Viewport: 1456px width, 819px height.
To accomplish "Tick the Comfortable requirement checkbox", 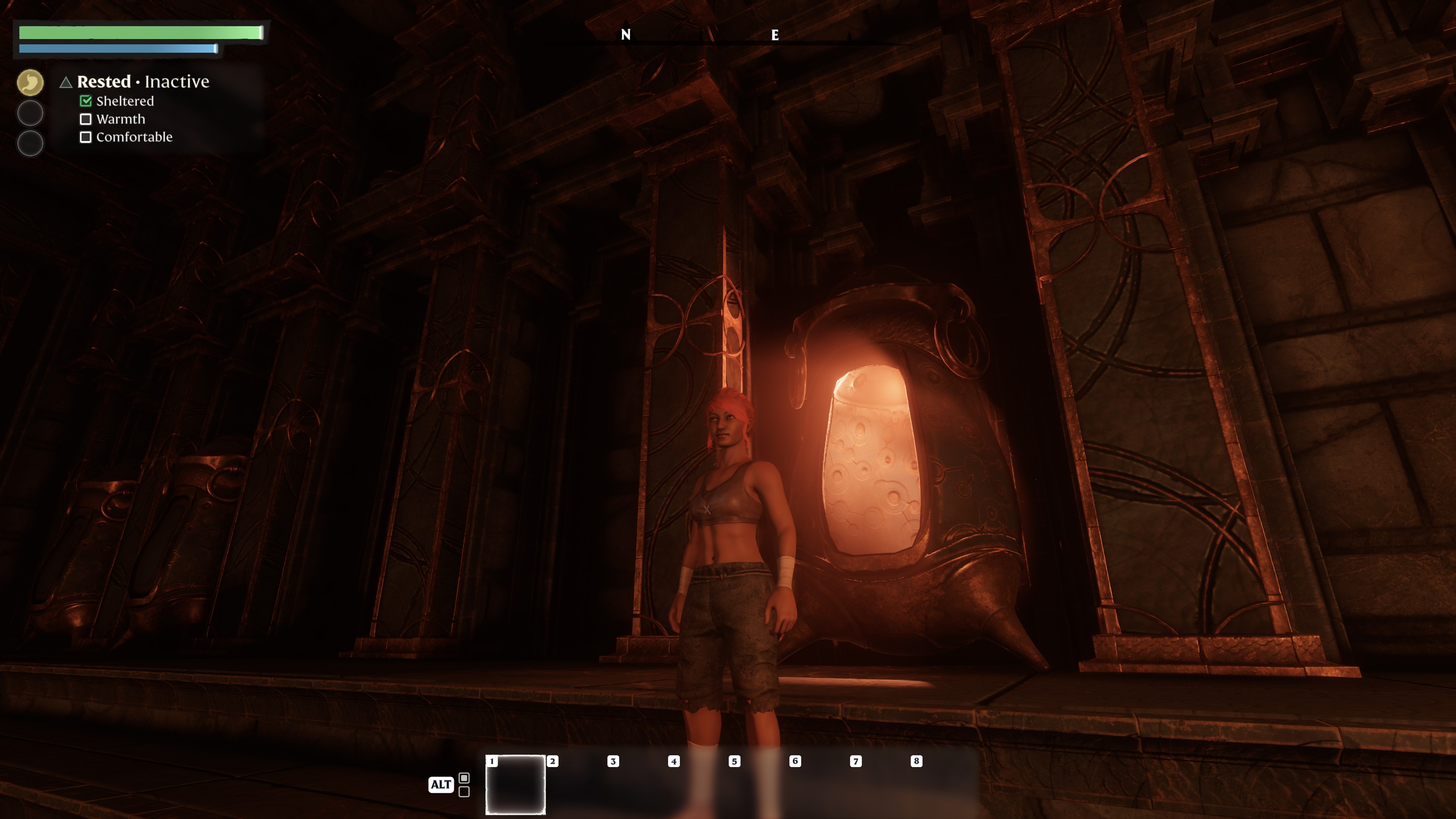I will [x=85, y=137].
